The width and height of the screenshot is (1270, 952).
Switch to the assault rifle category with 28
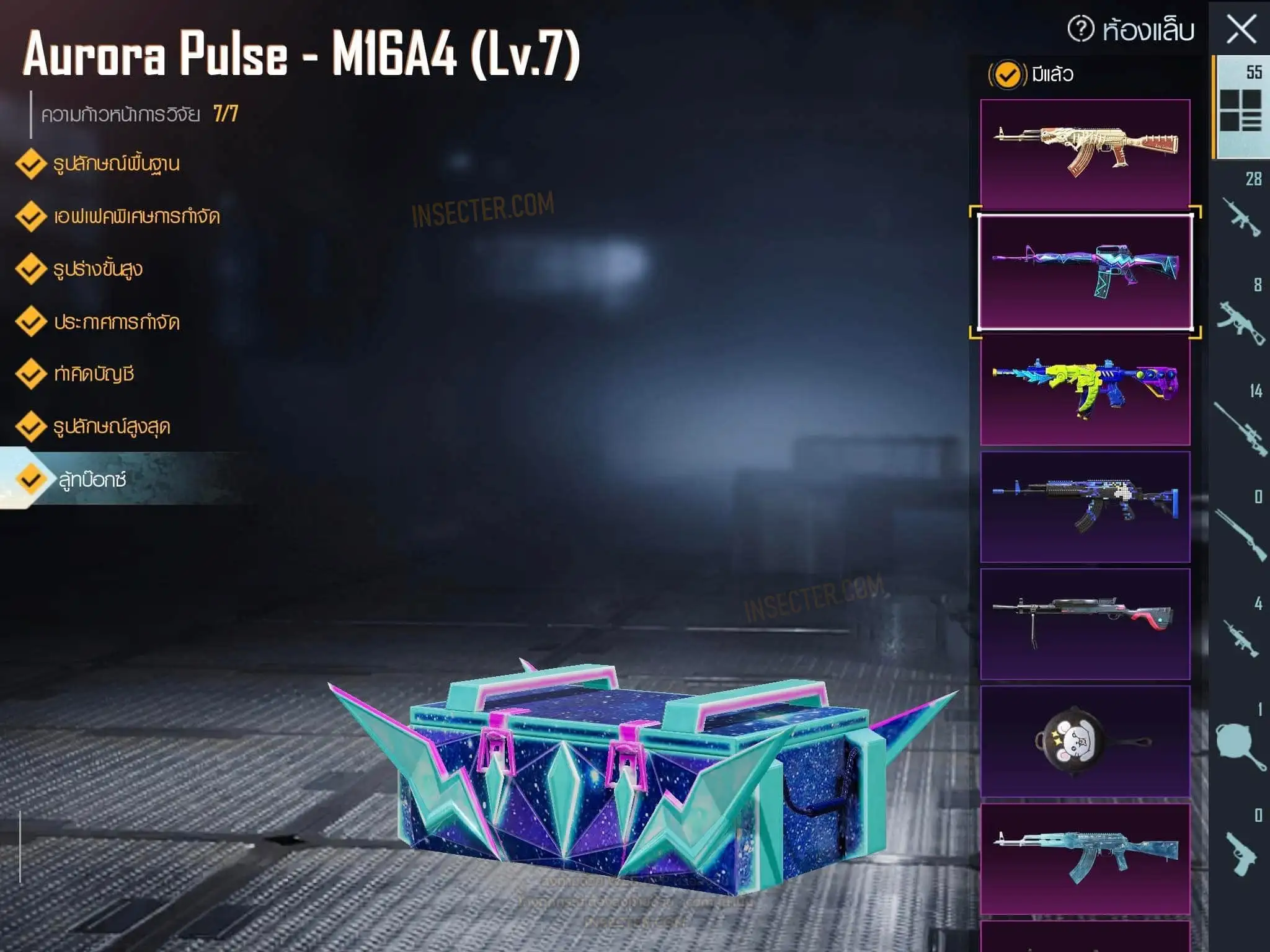pyautogui.click(x=1241, y=208)
